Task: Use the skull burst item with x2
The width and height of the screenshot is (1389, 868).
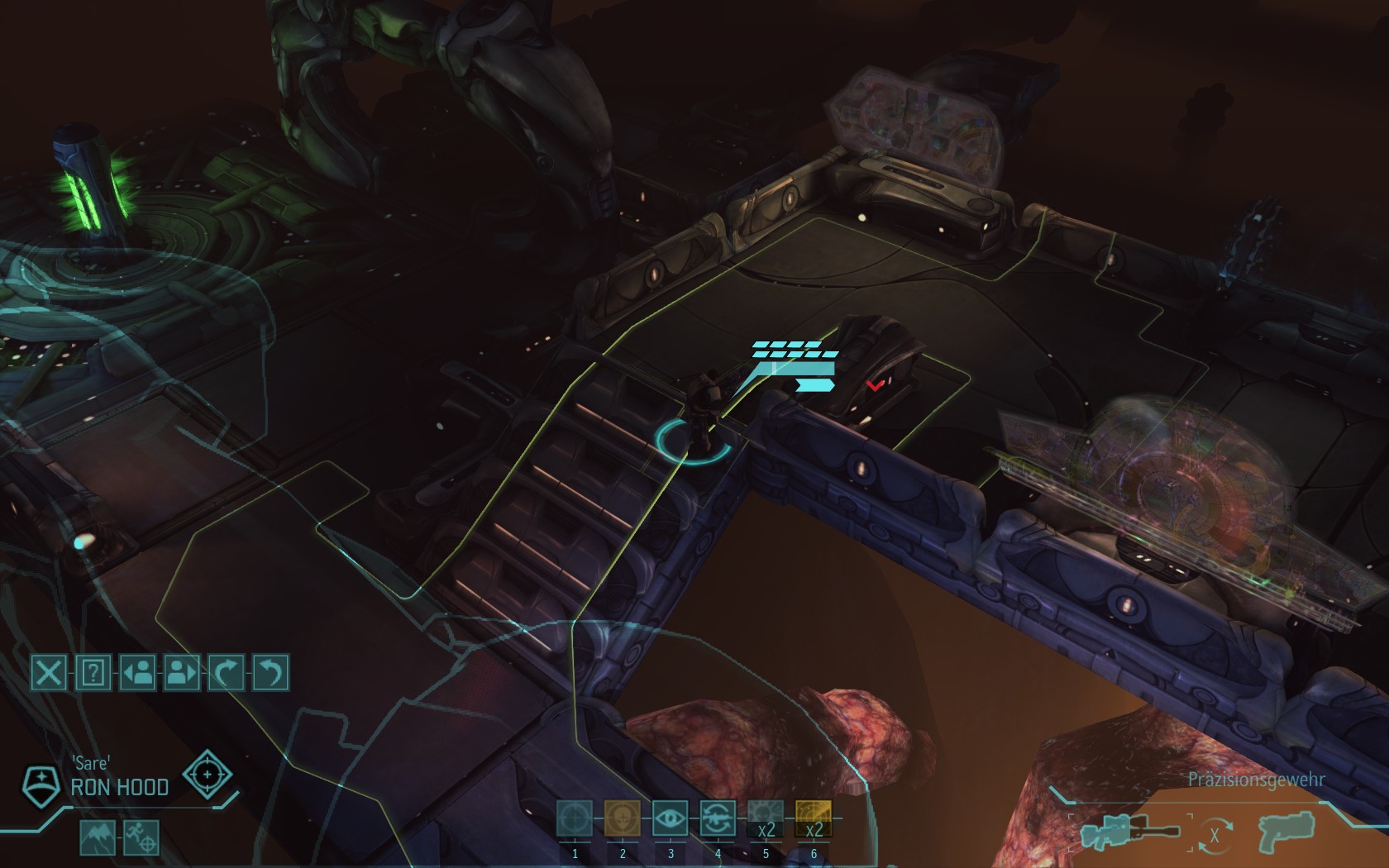Action: 766,818
